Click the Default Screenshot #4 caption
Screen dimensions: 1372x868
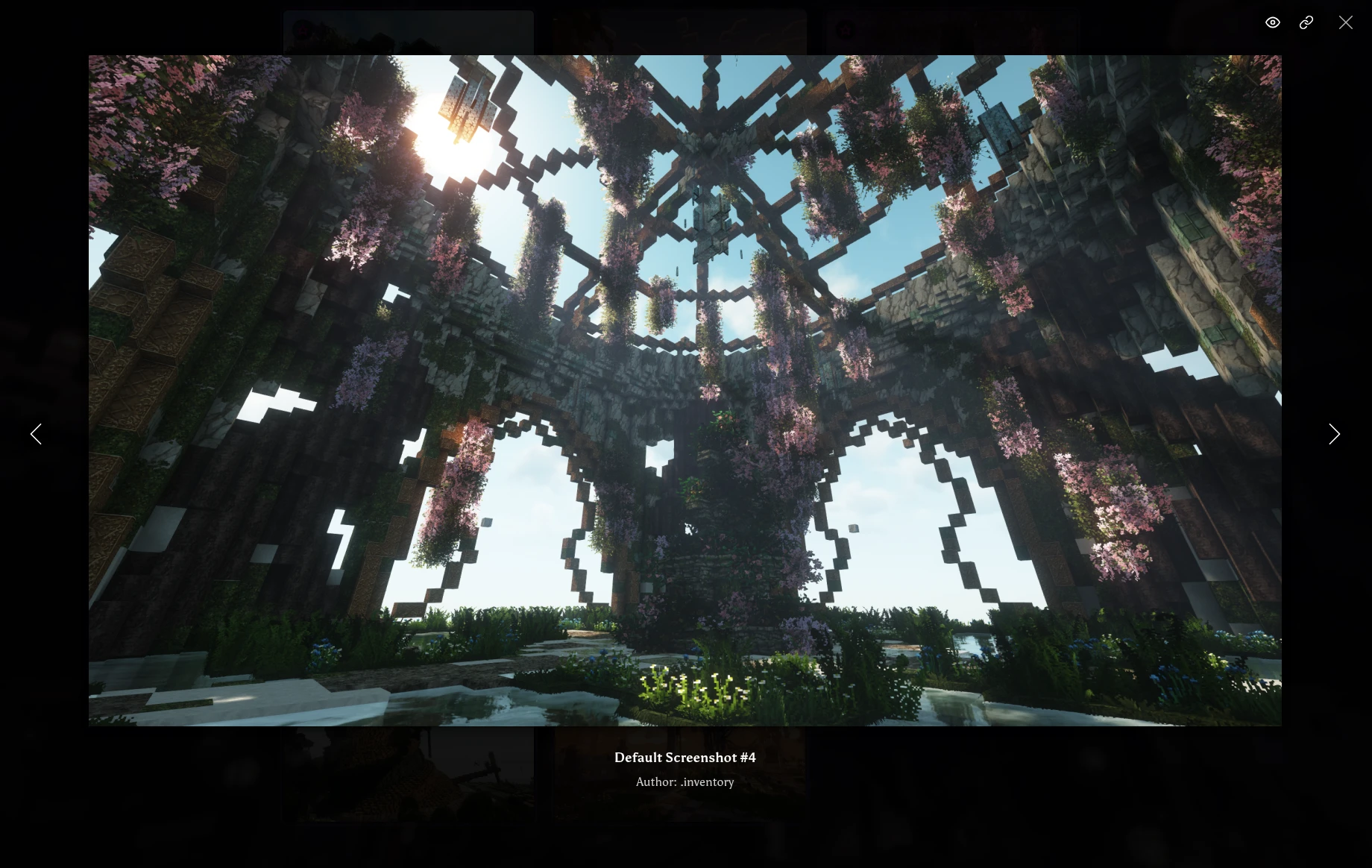coord(685,758)
